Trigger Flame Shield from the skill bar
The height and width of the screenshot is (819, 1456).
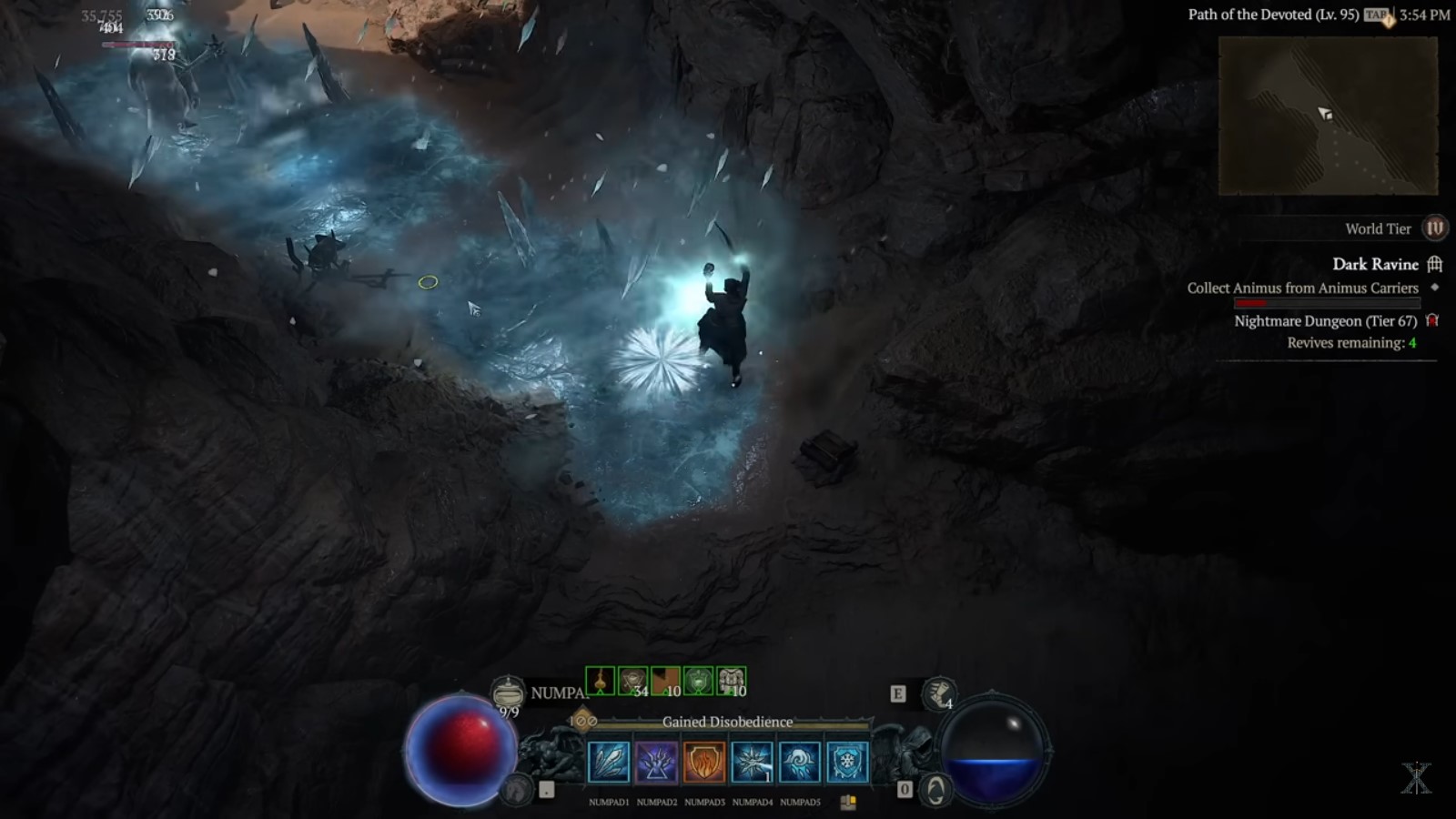(x=705, y=764)
